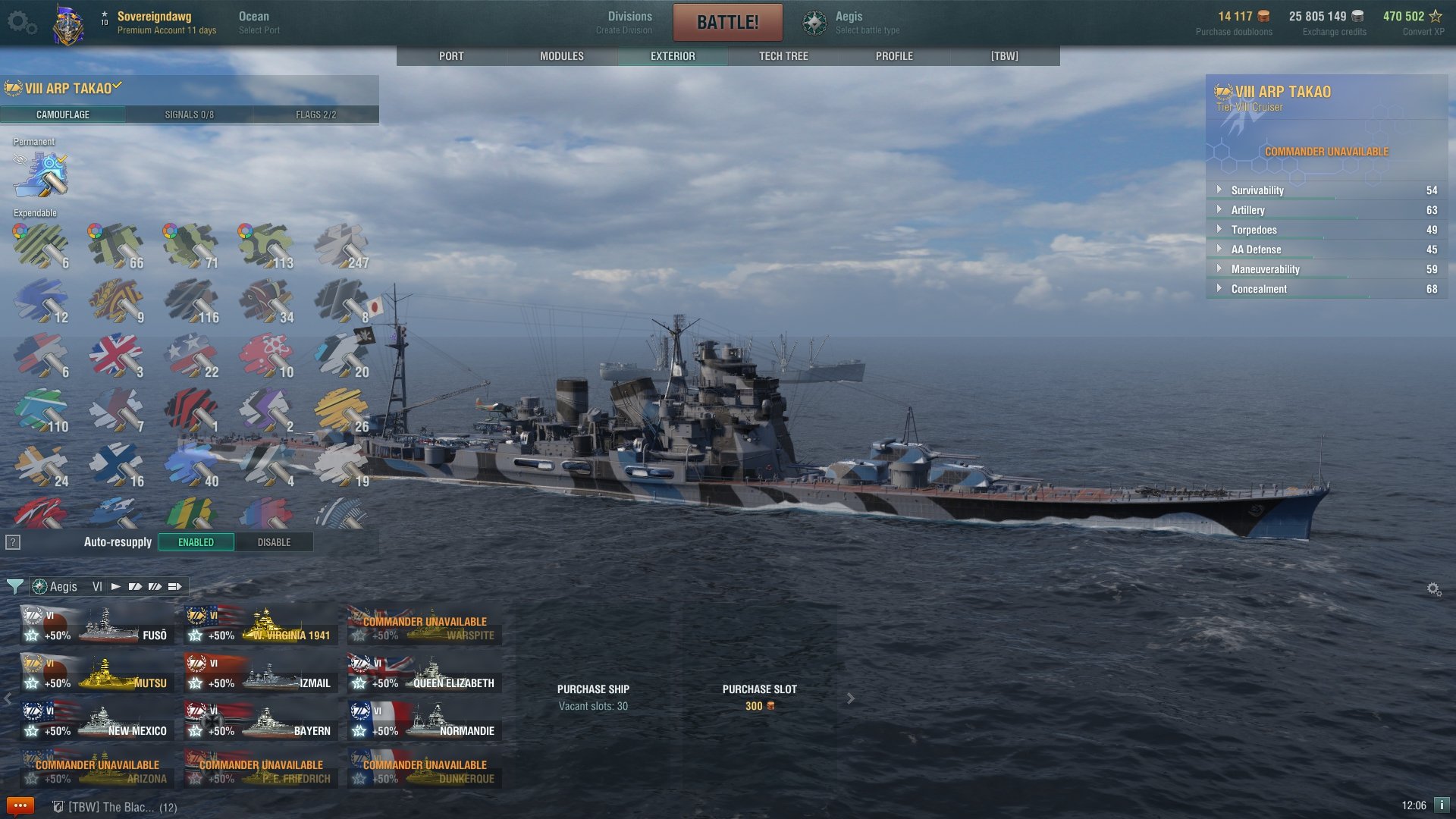Open the Purchase Ship option

pyautogui.click(x=593, y=697)
